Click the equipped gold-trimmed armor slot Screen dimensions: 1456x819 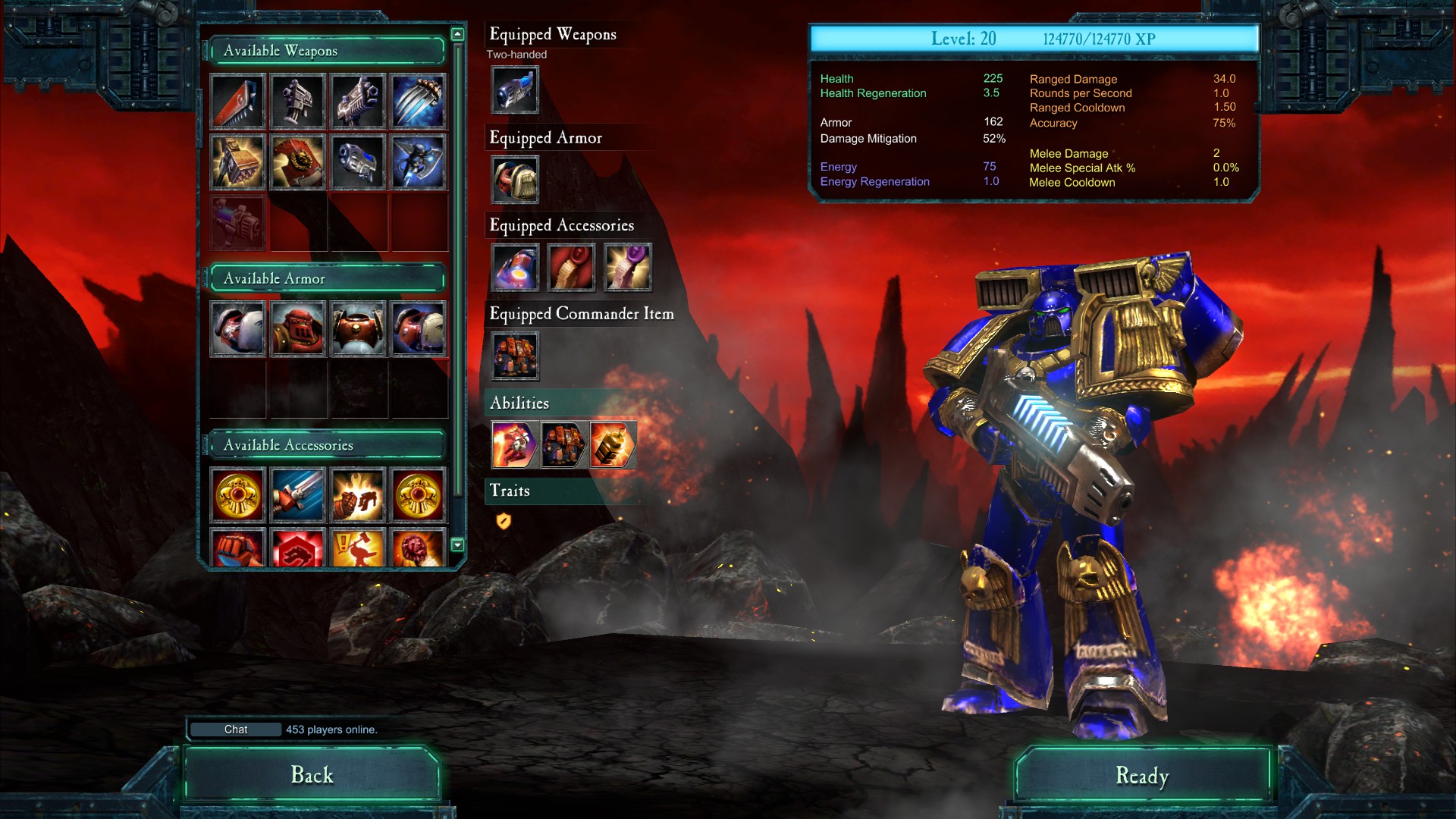[515, 180]
